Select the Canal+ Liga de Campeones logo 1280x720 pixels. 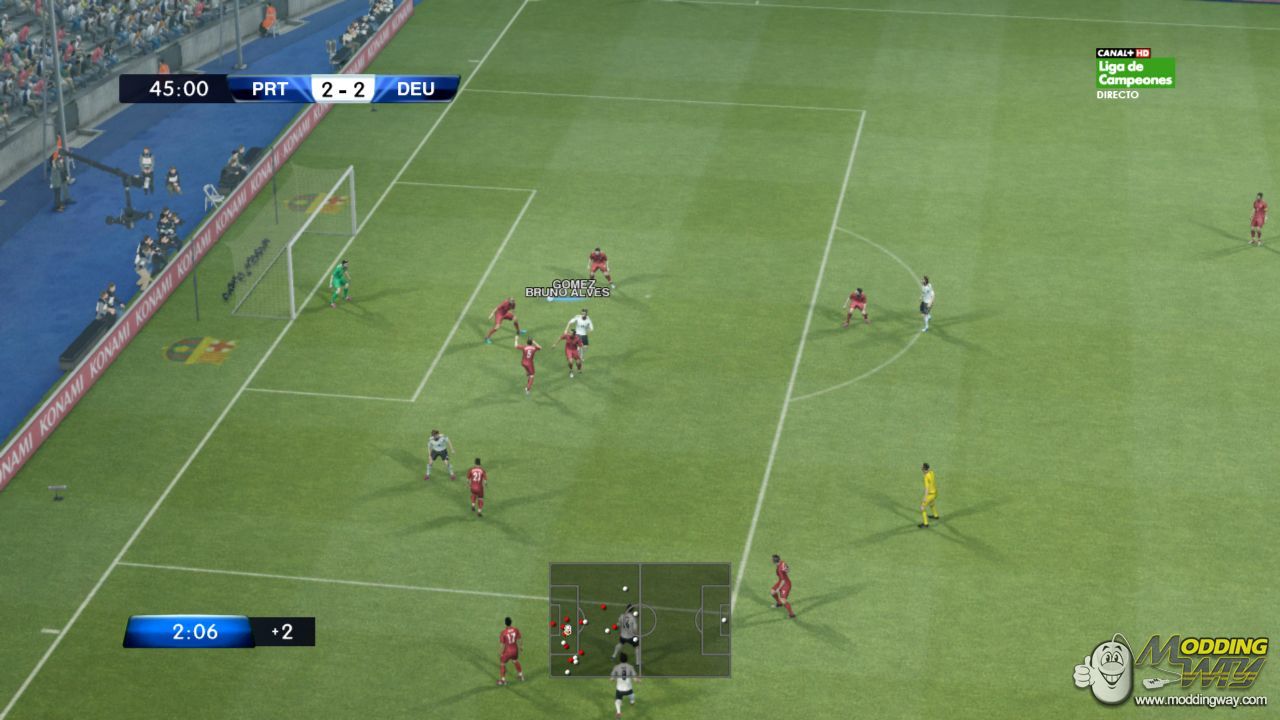click(x=1135, y=73)
